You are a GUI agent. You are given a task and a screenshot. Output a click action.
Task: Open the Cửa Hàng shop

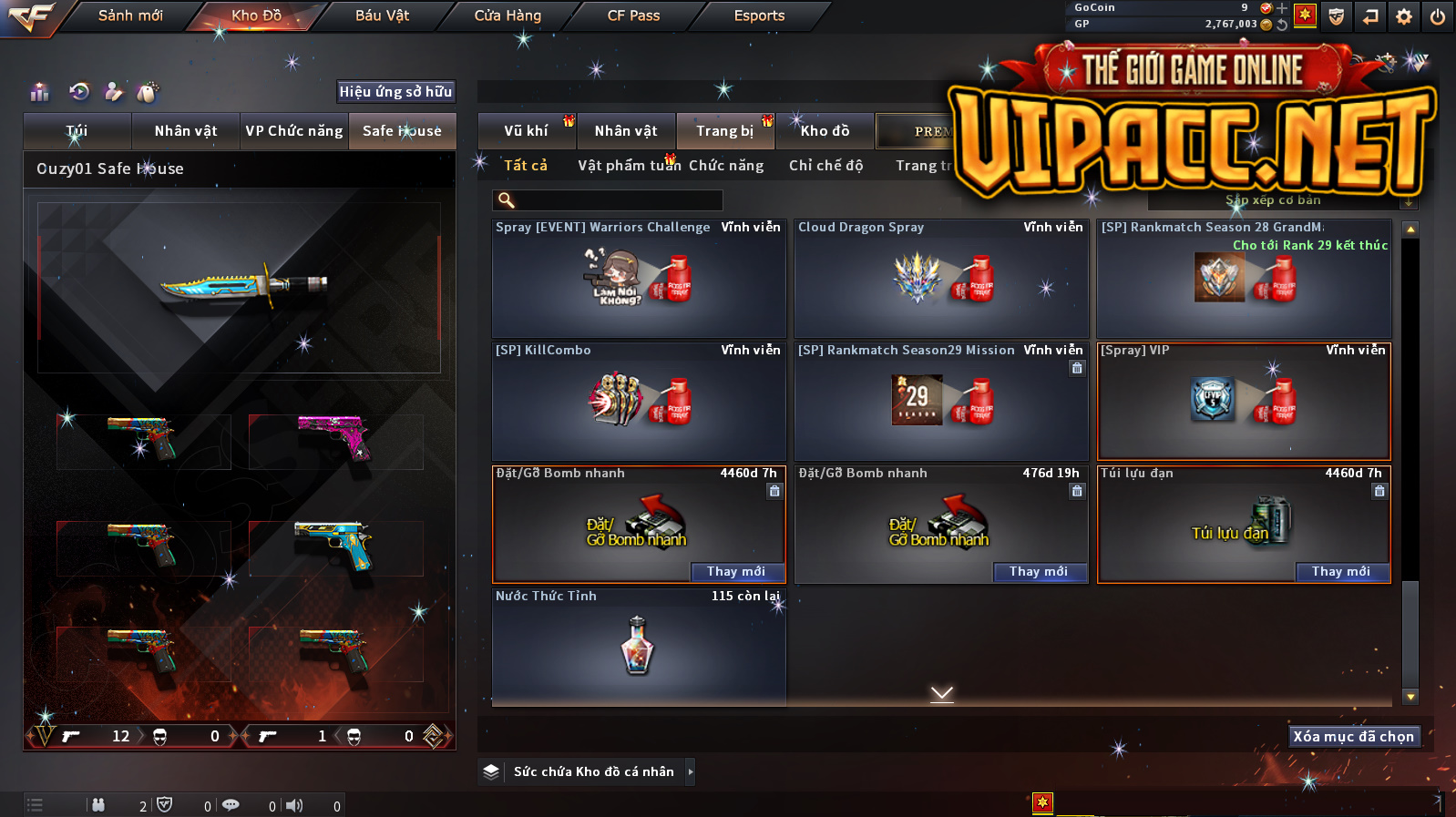coord(508,15)
